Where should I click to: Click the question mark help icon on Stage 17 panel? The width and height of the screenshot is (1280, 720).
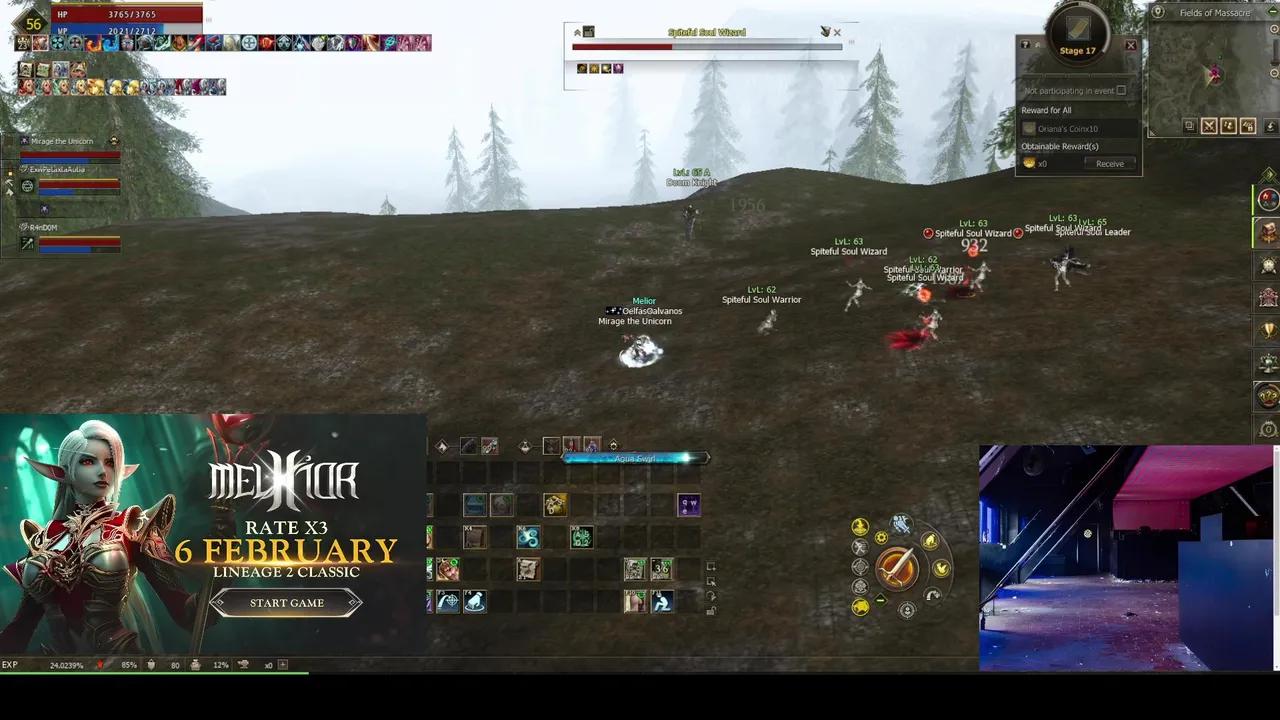(x=1025, y=45)
